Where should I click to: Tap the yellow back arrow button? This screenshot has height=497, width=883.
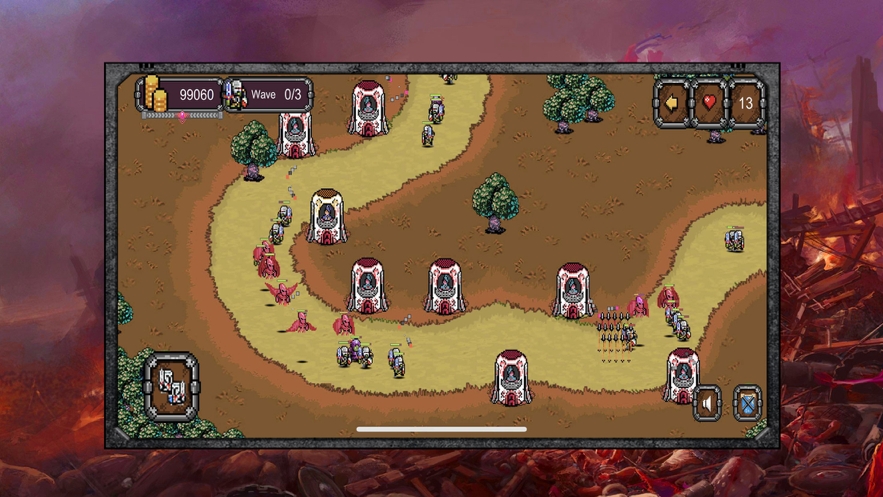pos(672,103)
